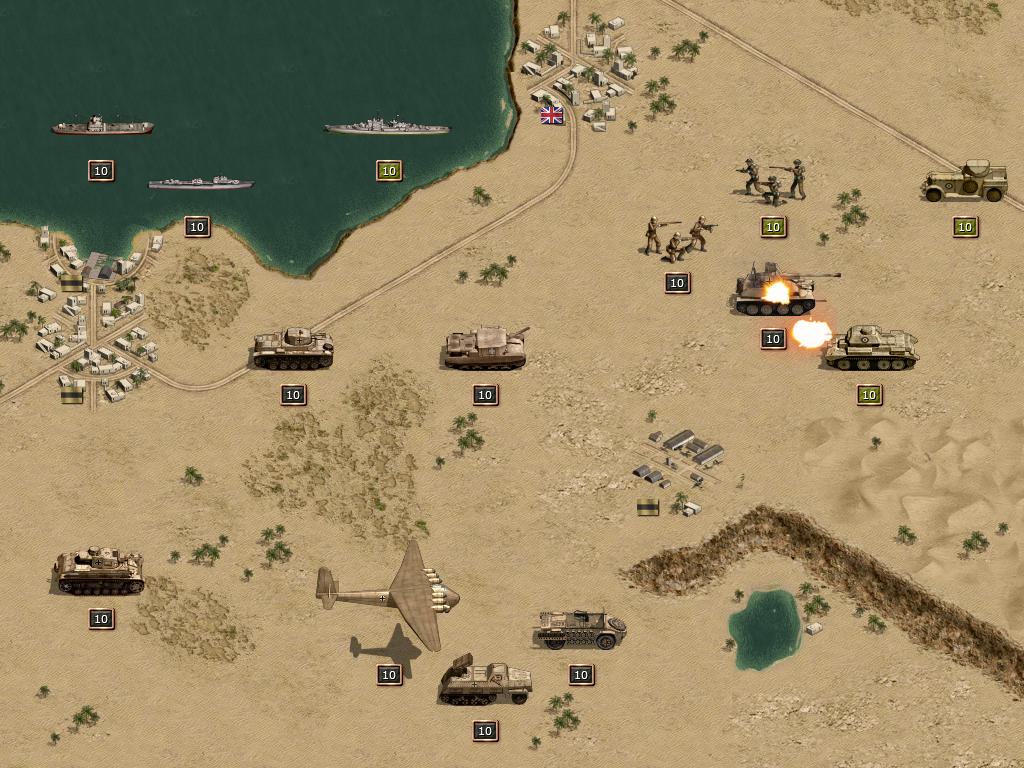Select the armoured car on the road
Viewport: 1024px width, 768px height.
(964, 182)
